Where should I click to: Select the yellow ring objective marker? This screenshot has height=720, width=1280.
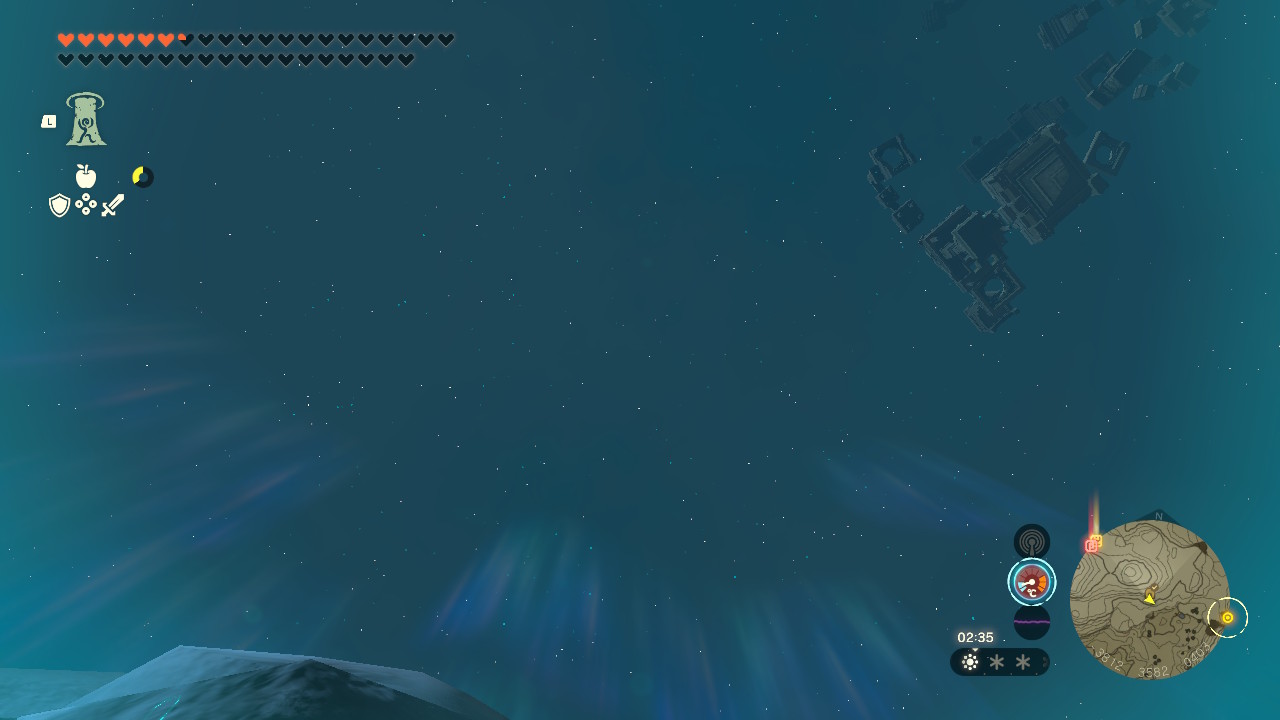(1227, 618)
